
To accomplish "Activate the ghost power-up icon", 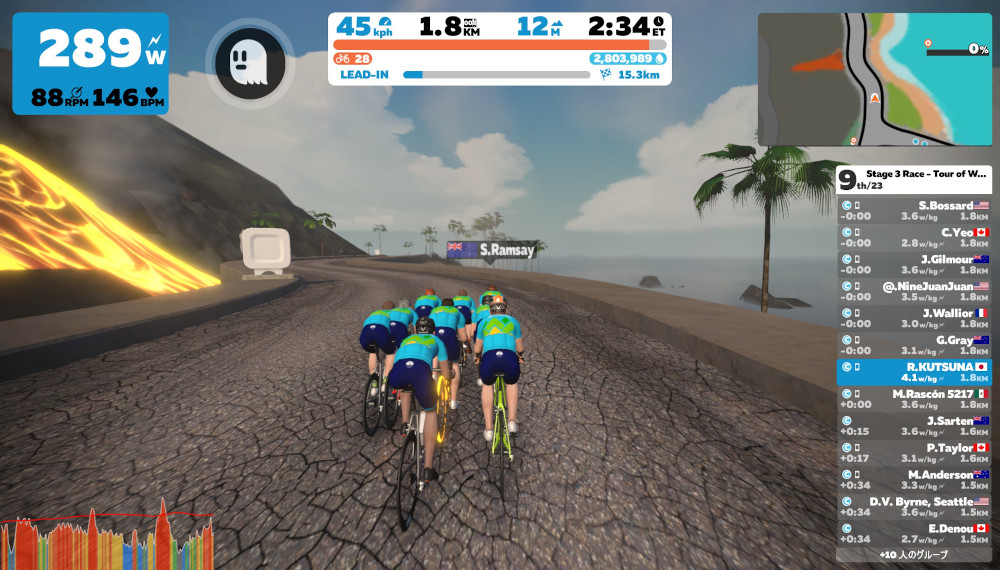I will click(250, 63).
